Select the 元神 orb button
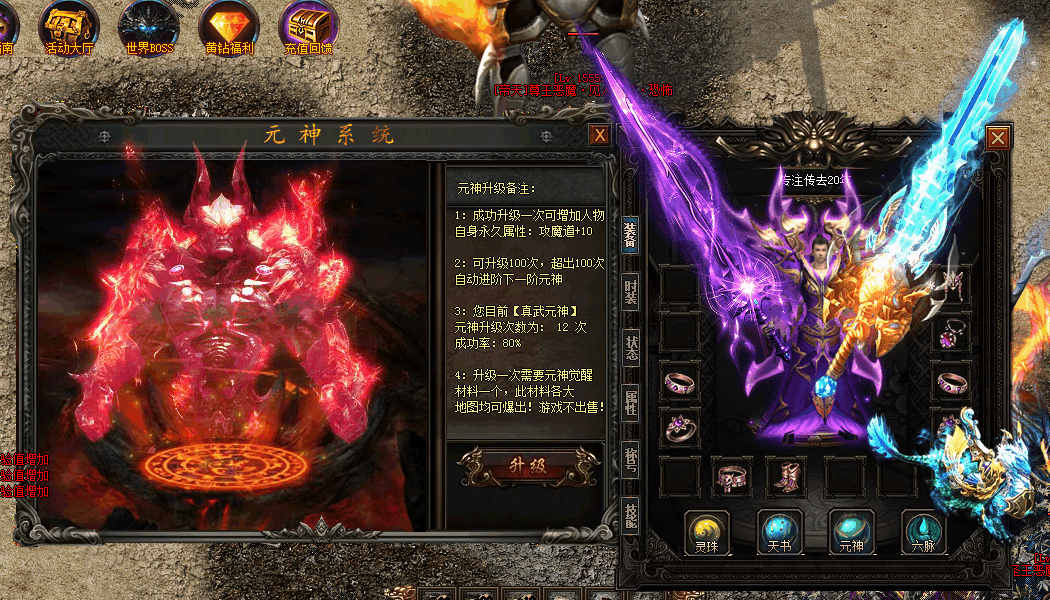The image size is (1050, 600). coord(852,532)
